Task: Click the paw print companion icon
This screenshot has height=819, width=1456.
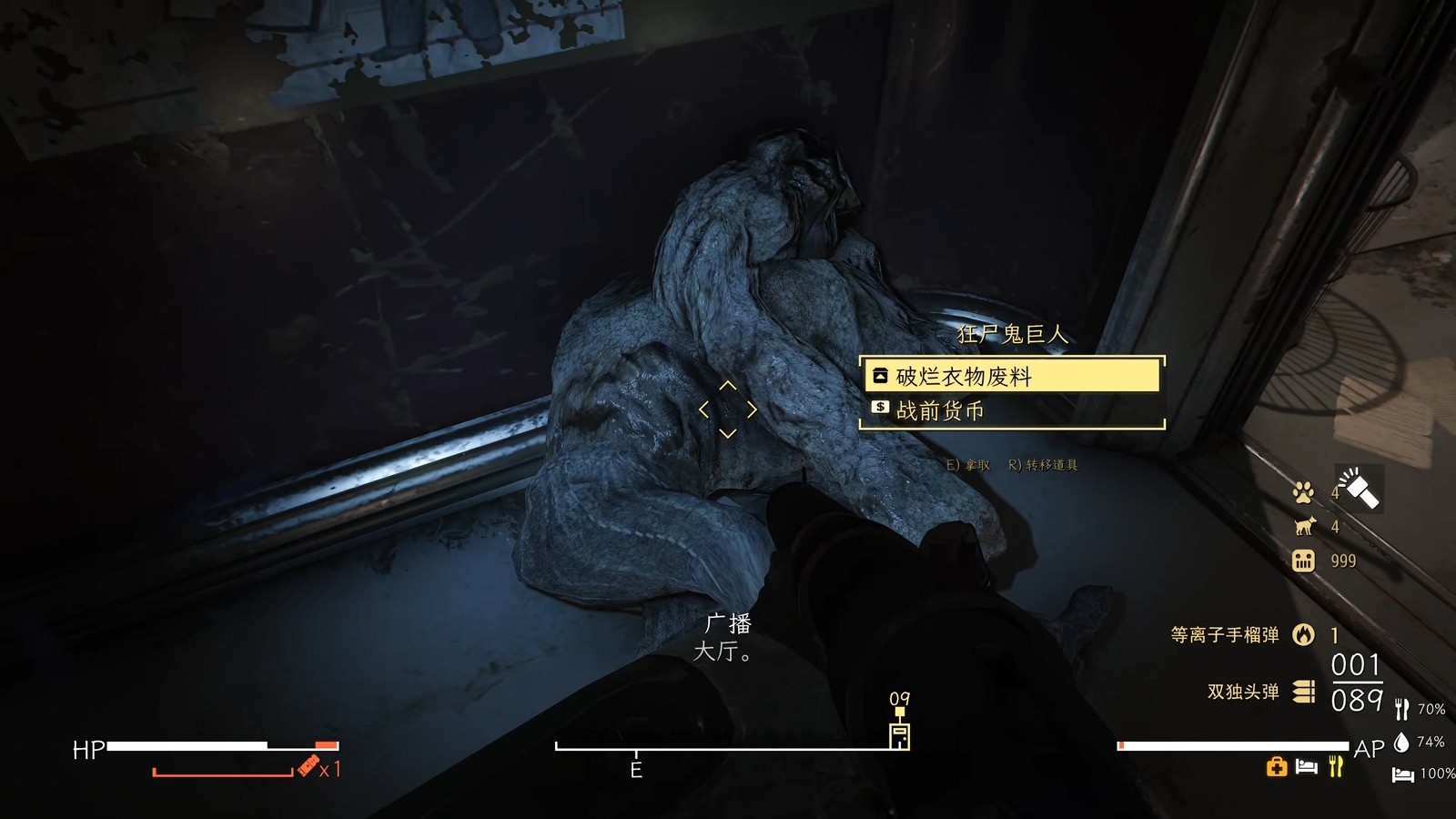Action: [1303, 492]
